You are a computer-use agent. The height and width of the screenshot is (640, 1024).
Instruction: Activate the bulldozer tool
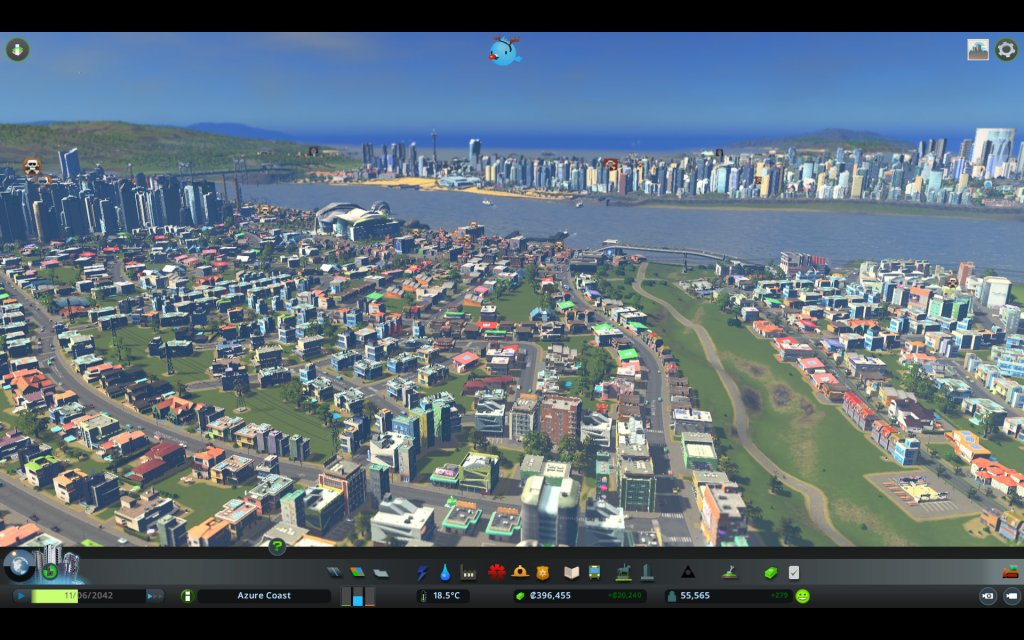1010,573
